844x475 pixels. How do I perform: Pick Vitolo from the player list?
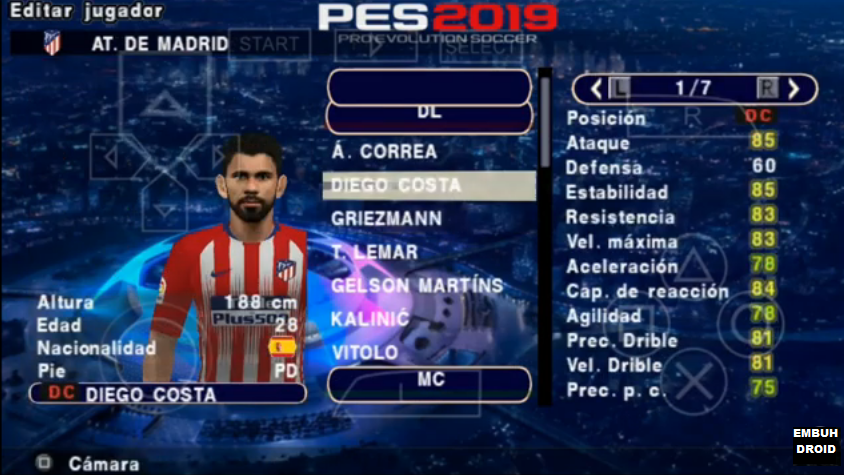pos(365,353)
